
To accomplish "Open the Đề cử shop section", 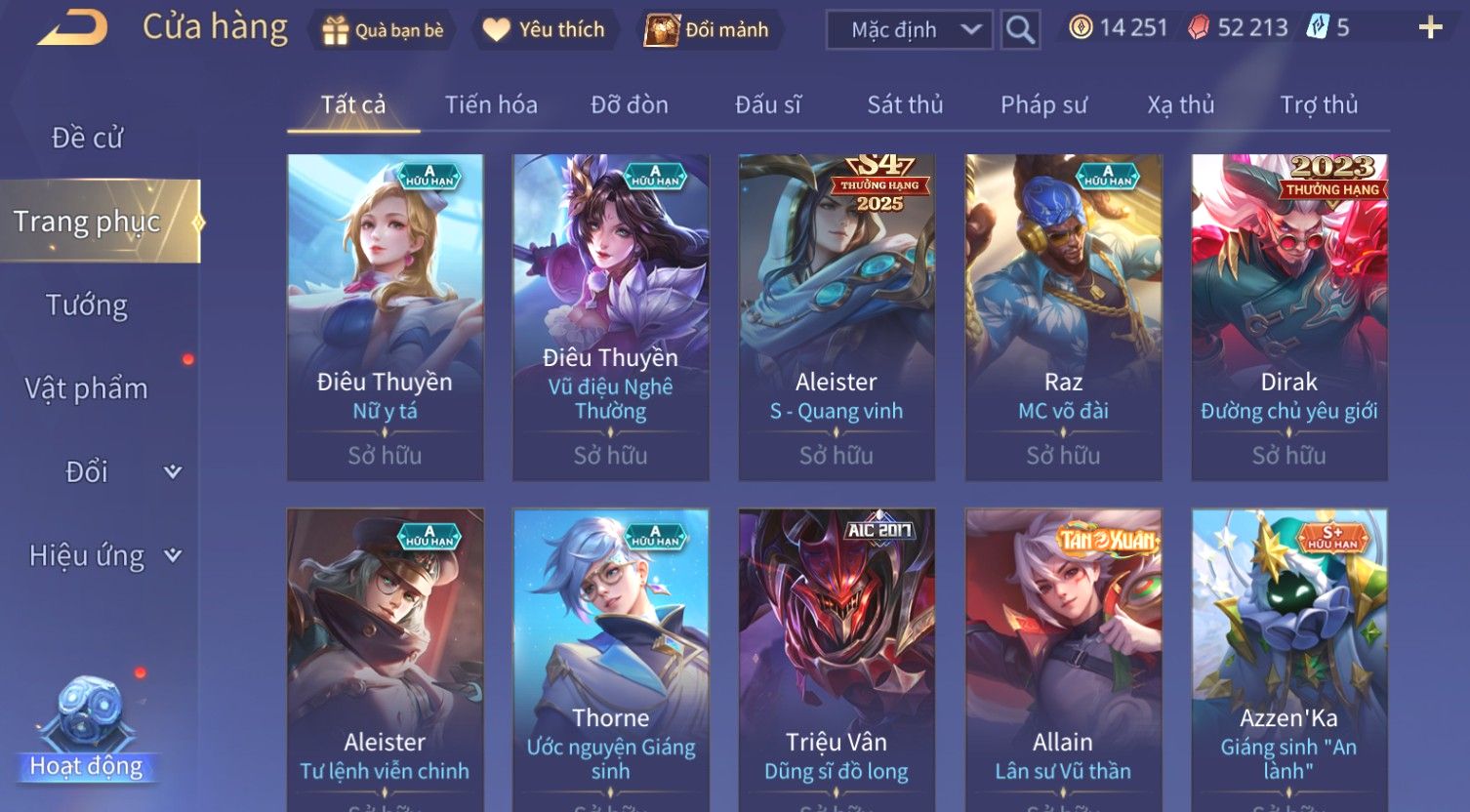I will (x=87, y=139).
